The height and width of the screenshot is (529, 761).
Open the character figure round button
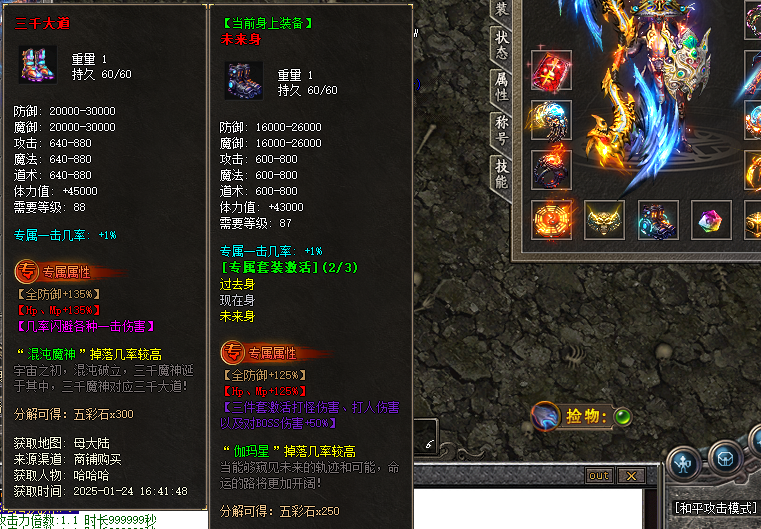tap(683, 461)
